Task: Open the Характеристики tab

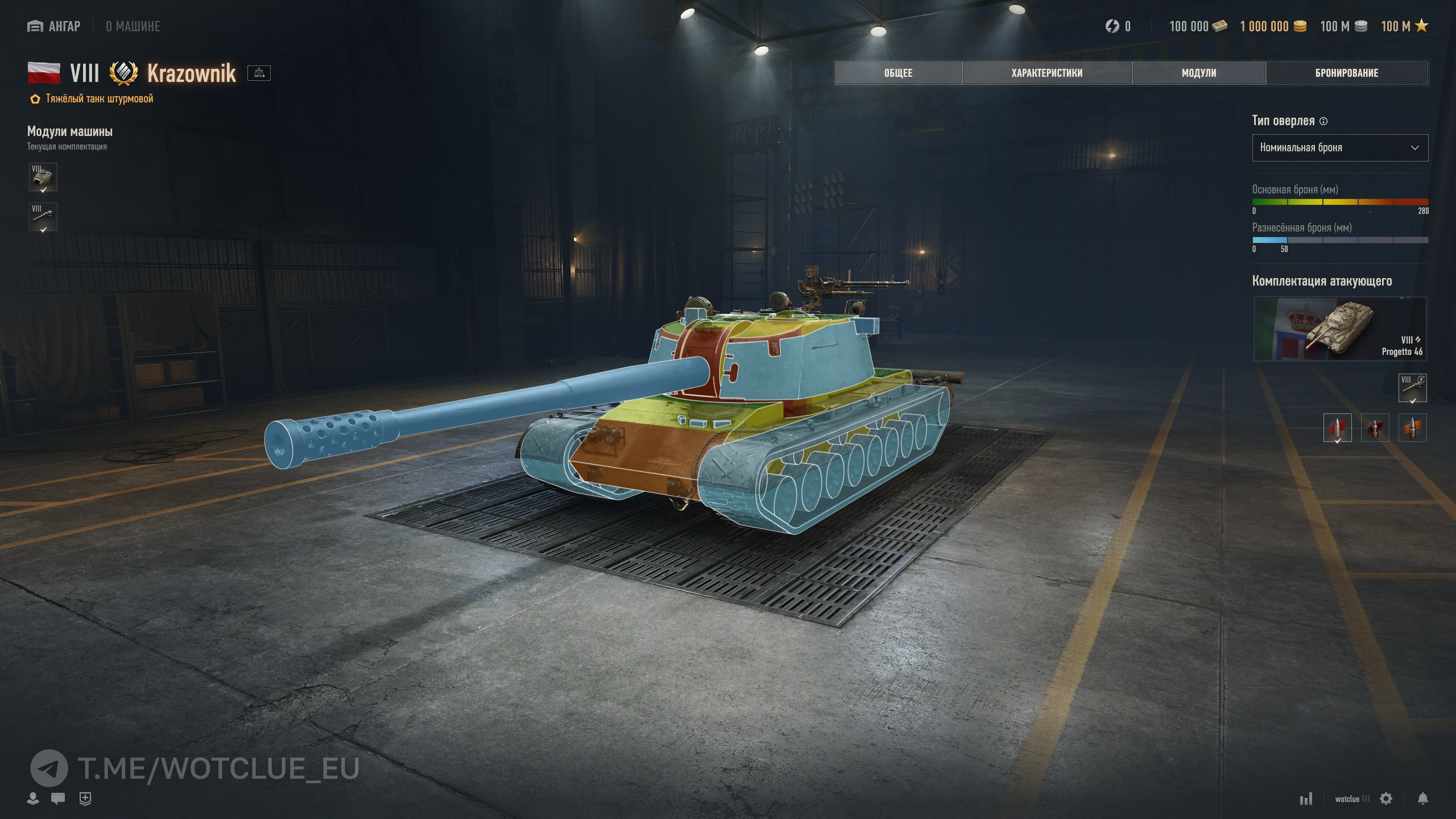Action: (x=1046, y=73)
